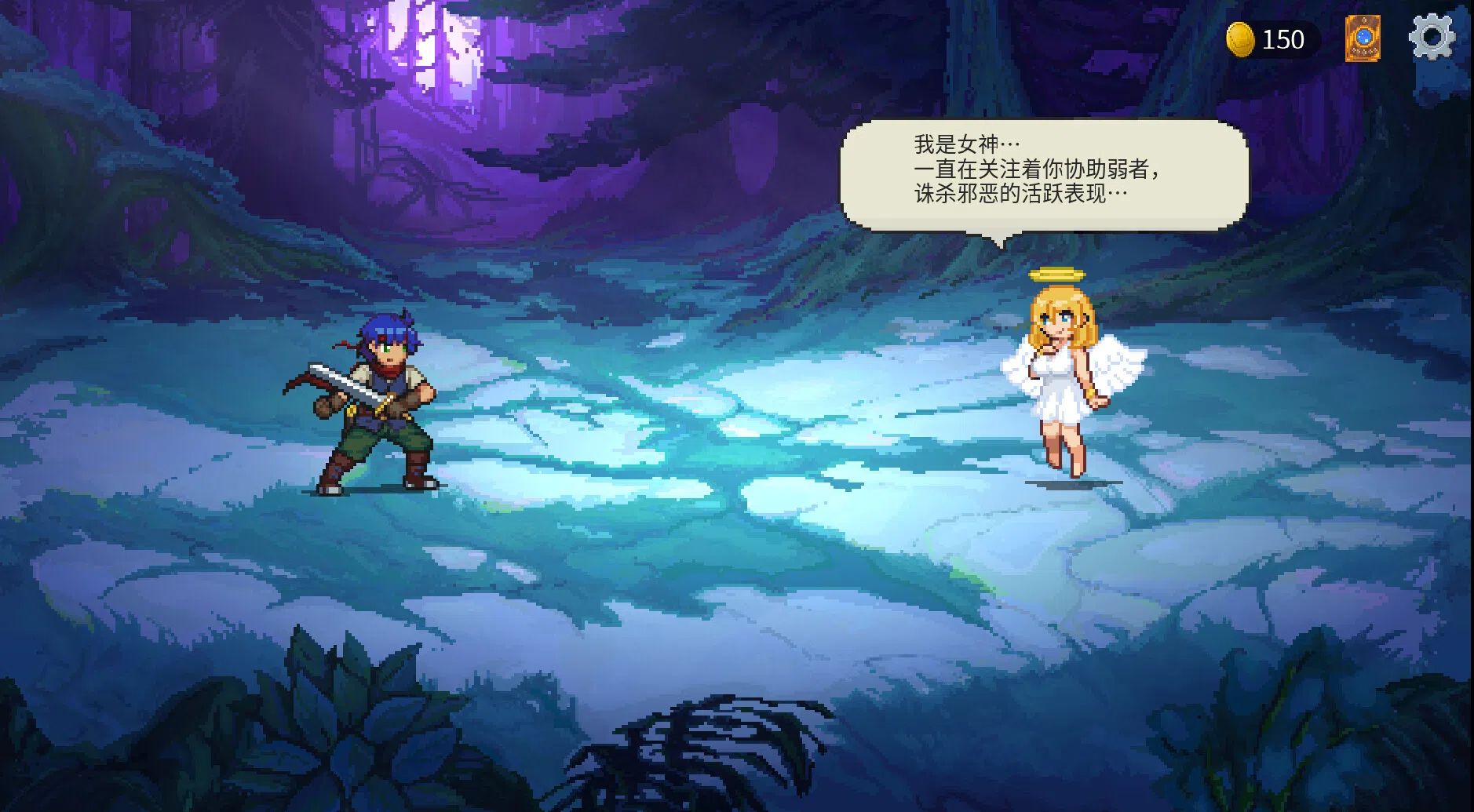Select the top-right HUD bar
Viewport: 1474px width, 812px height.
pos(1334,38)
